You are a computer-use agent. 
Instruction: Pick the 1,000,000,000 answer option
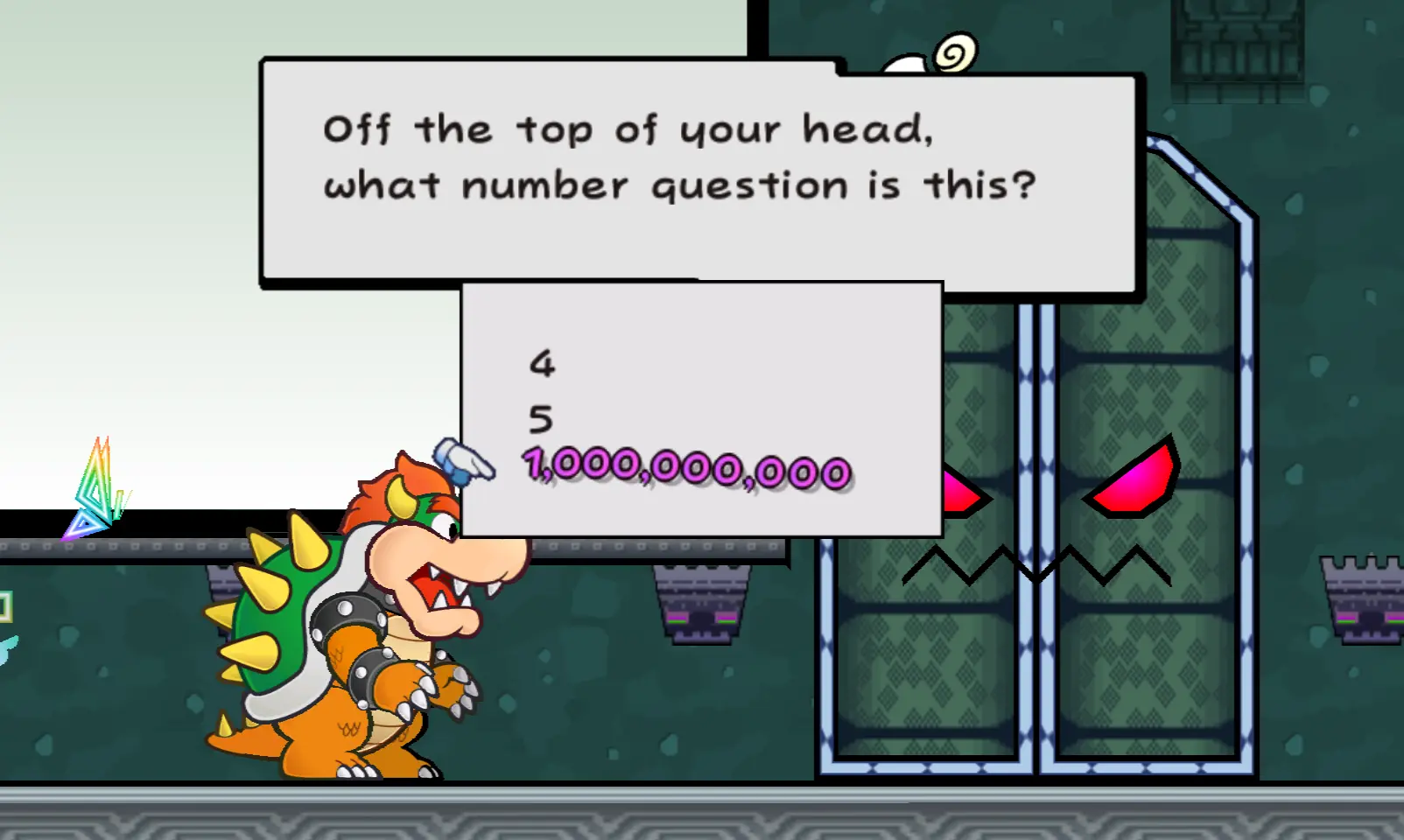click(687, 468)
